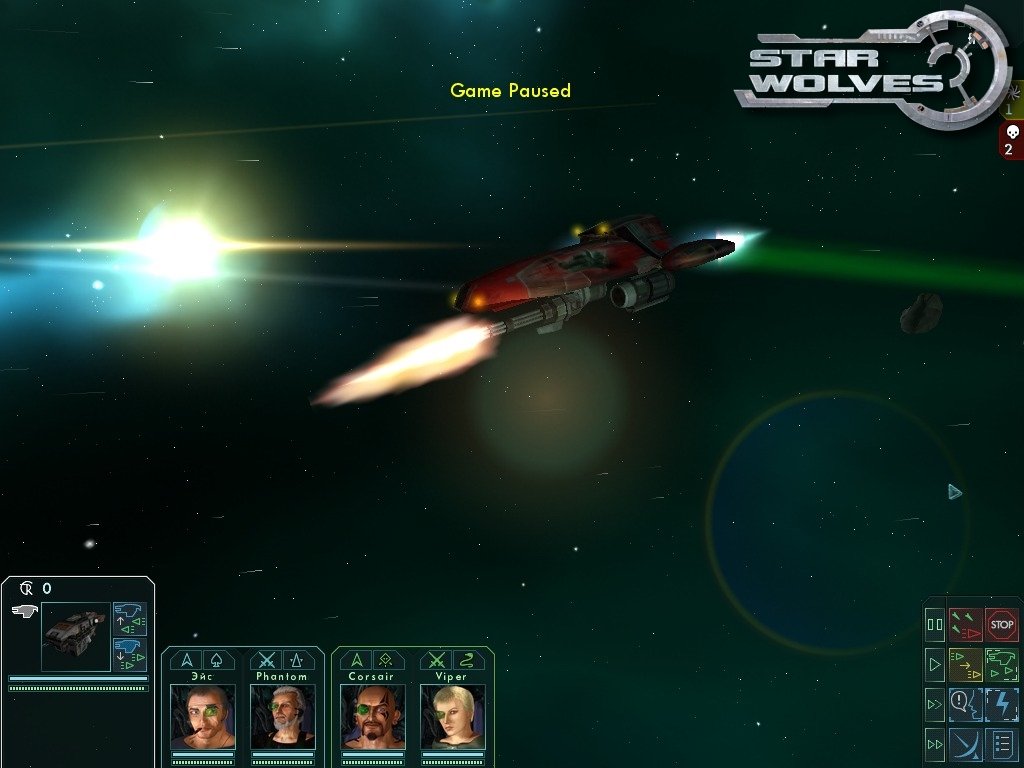Activate the green ship escort command
Image resolution: width=1024 pixels, height=768 pixels.
(1002, 663)
